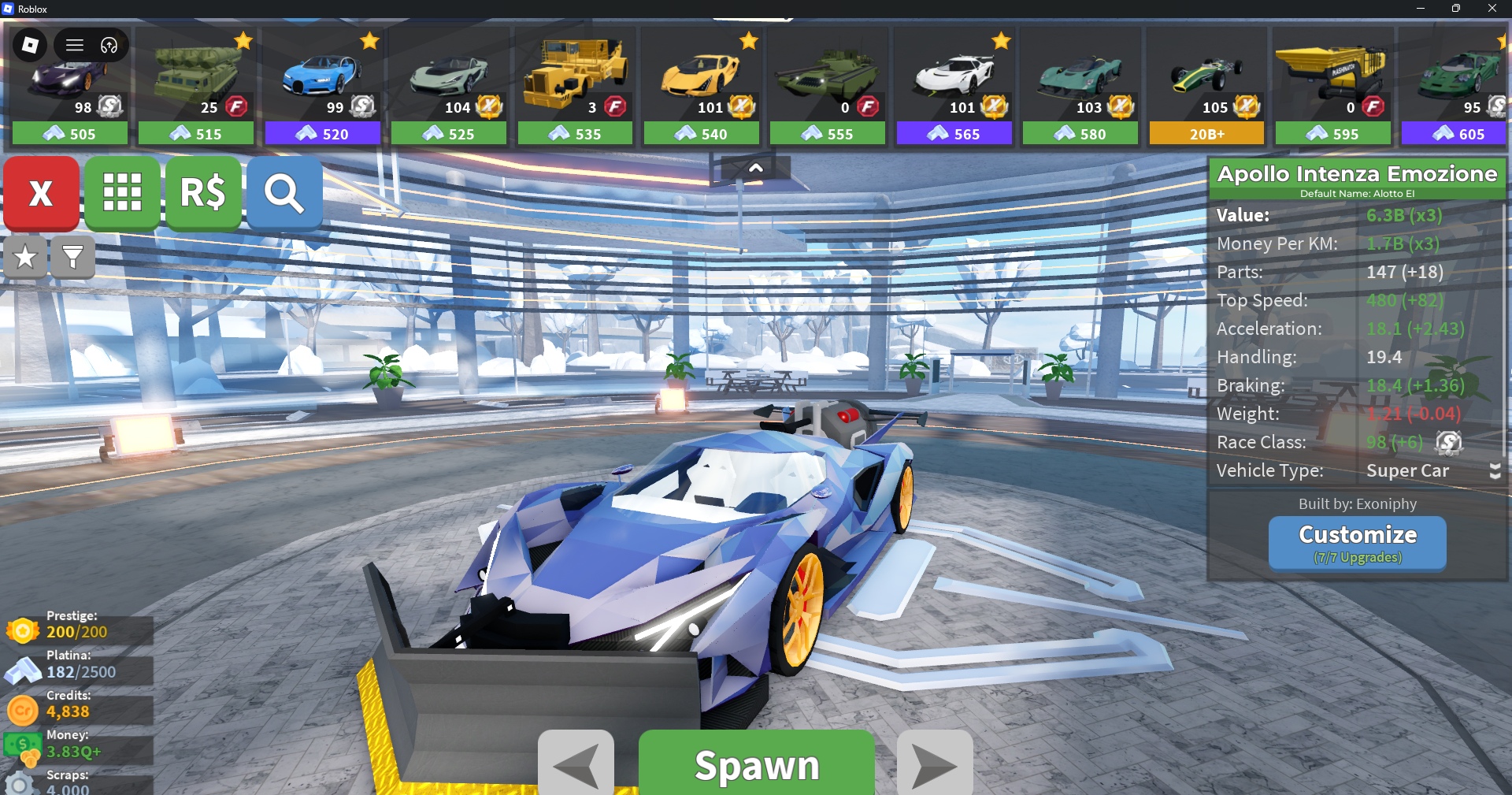1512x795 pixels.
Task: Open the green grid view button
Action: 122,192
